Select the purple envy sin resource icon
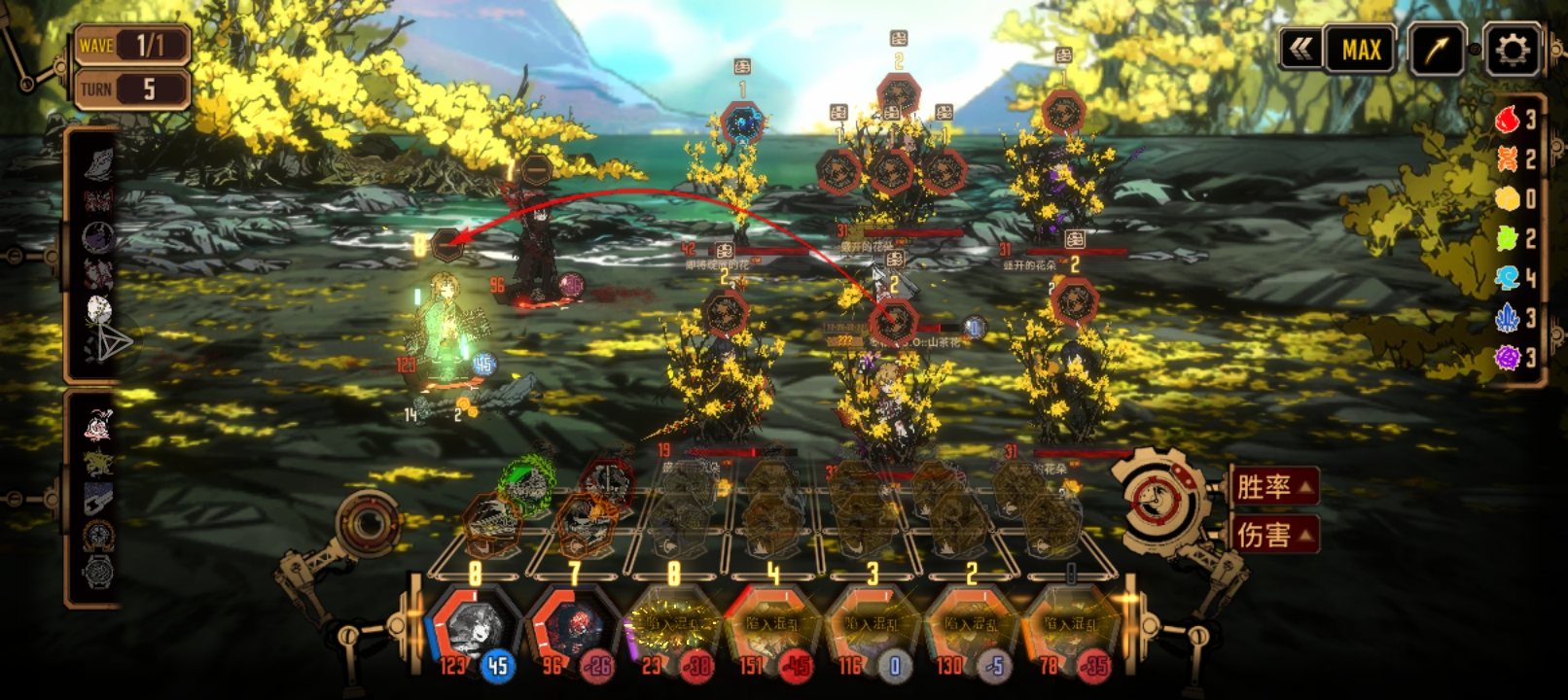 [1507, 359]
